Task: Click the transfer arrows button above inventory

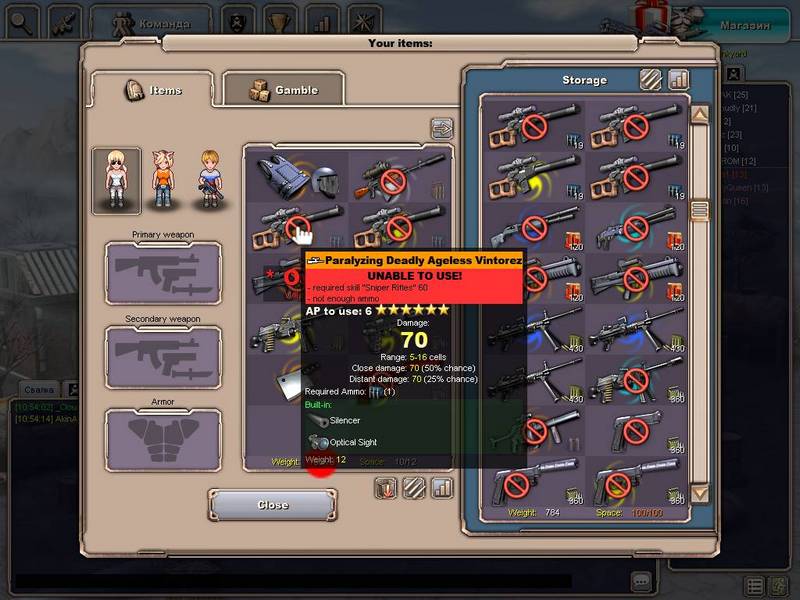Action: pyautogui.click(x=442, y=128)
